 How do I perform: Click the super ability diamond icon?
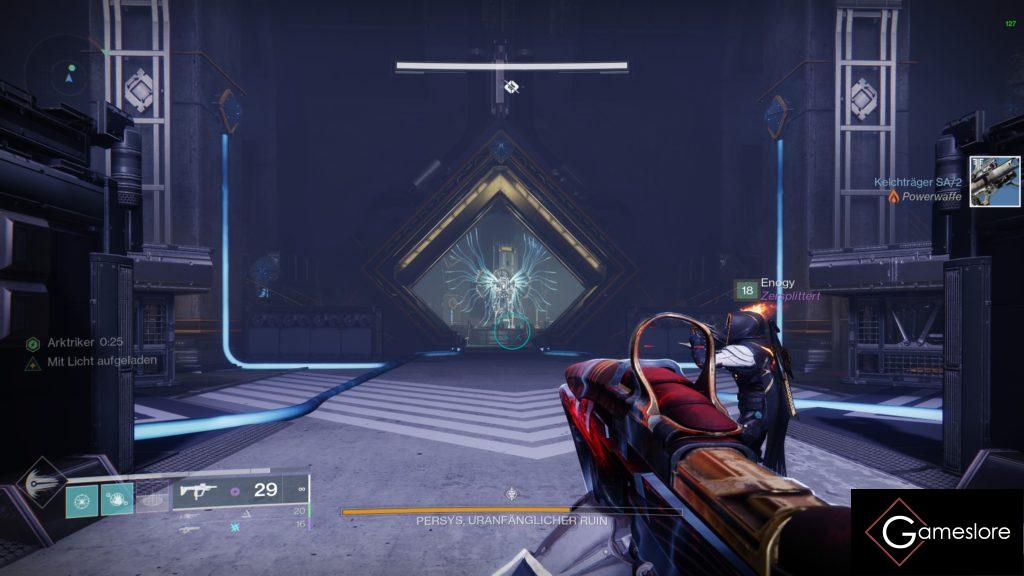click(42, 485)
